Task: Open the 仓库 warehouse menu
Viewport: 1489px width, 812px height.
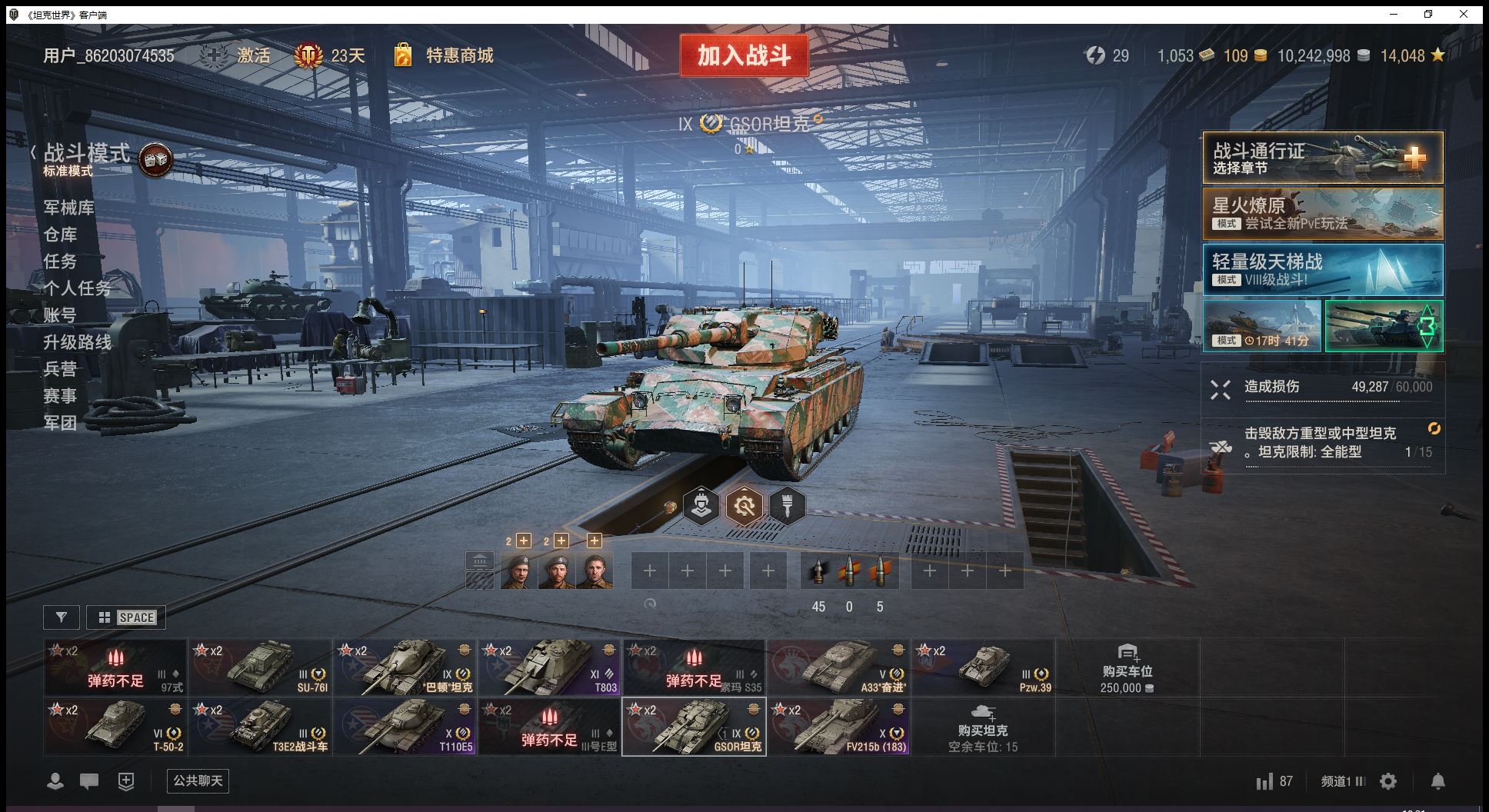Action: coord(60,235)
